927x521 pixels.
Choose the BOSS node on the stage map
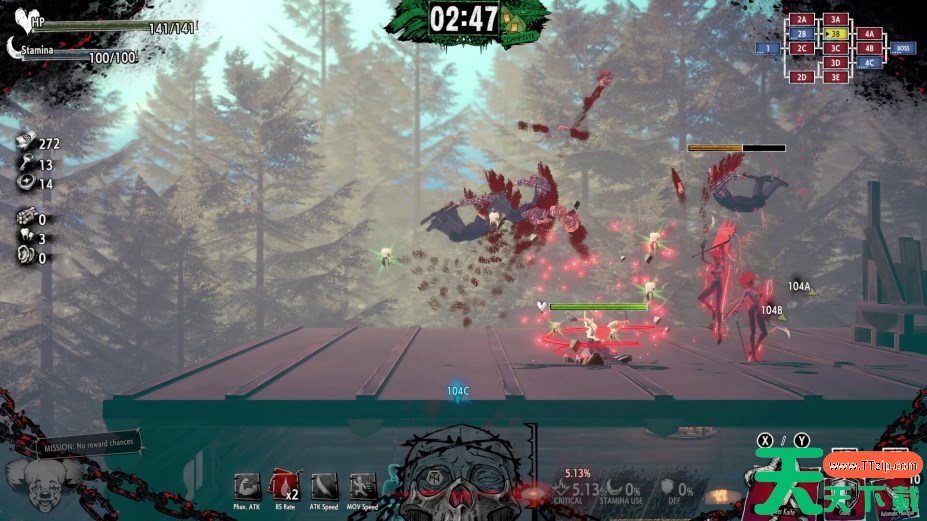902,48
